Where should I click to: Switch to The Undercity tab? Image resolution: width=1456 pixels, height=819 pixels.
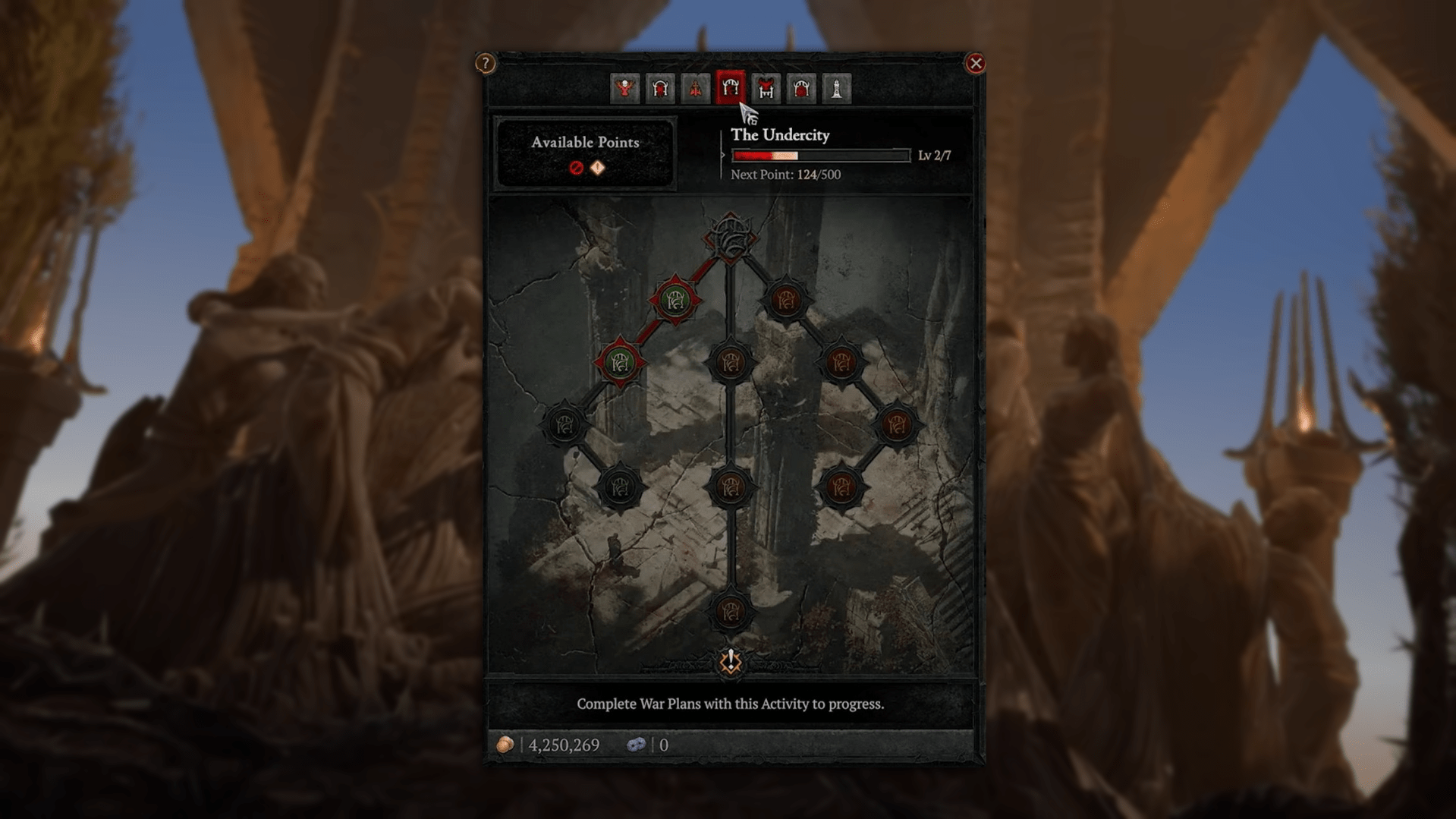731,89
